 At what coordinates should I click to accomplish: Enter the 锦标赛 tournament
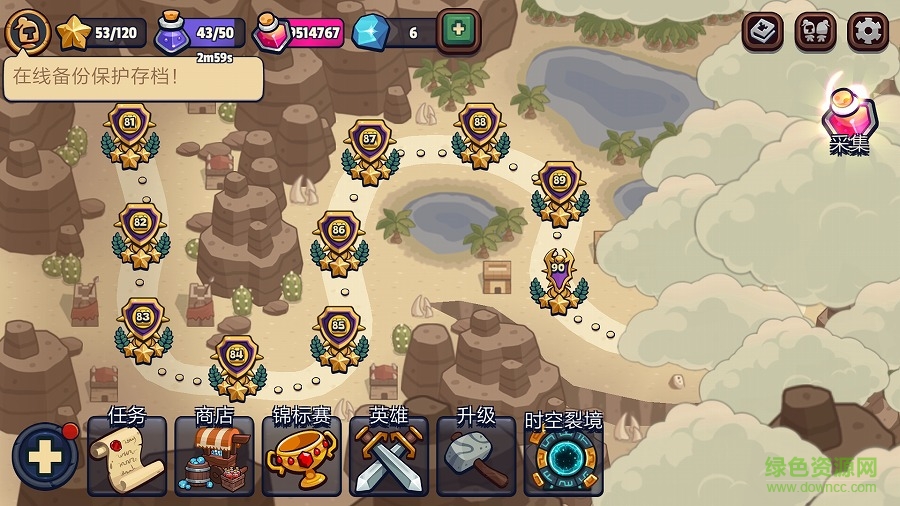301,457
